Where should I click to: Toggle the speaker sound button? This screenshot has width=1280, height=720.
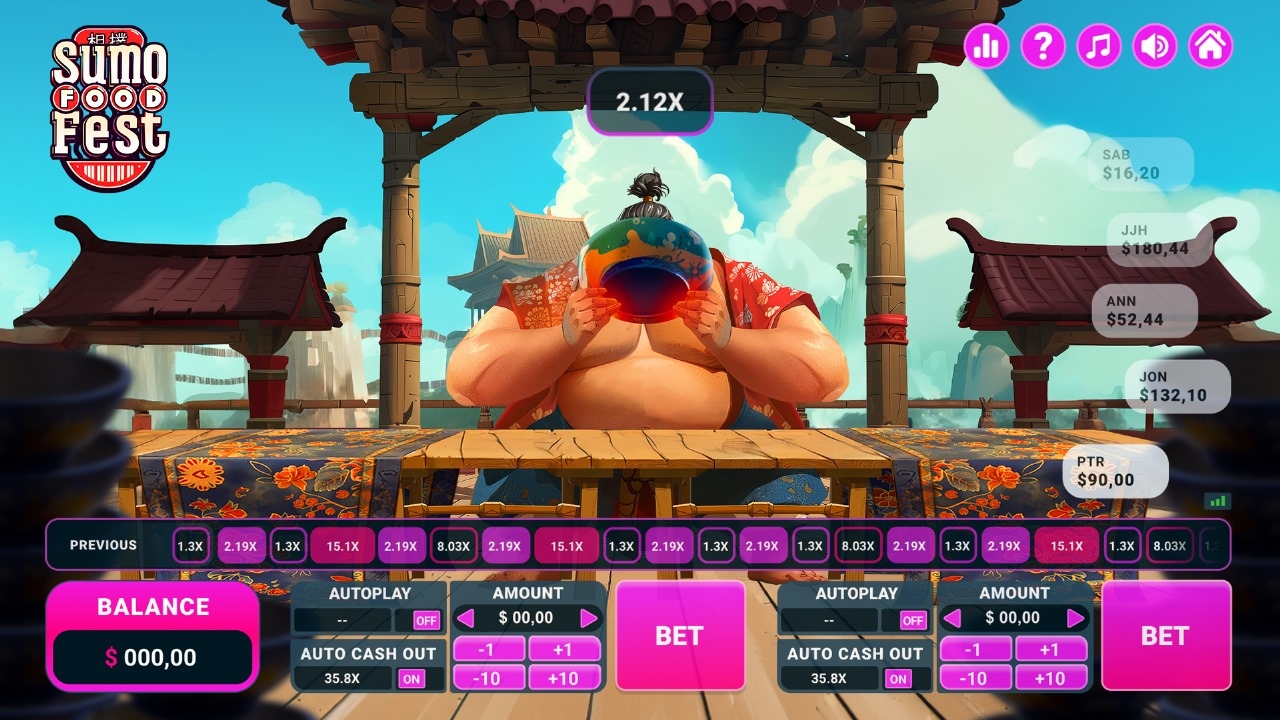point(1154,46)
